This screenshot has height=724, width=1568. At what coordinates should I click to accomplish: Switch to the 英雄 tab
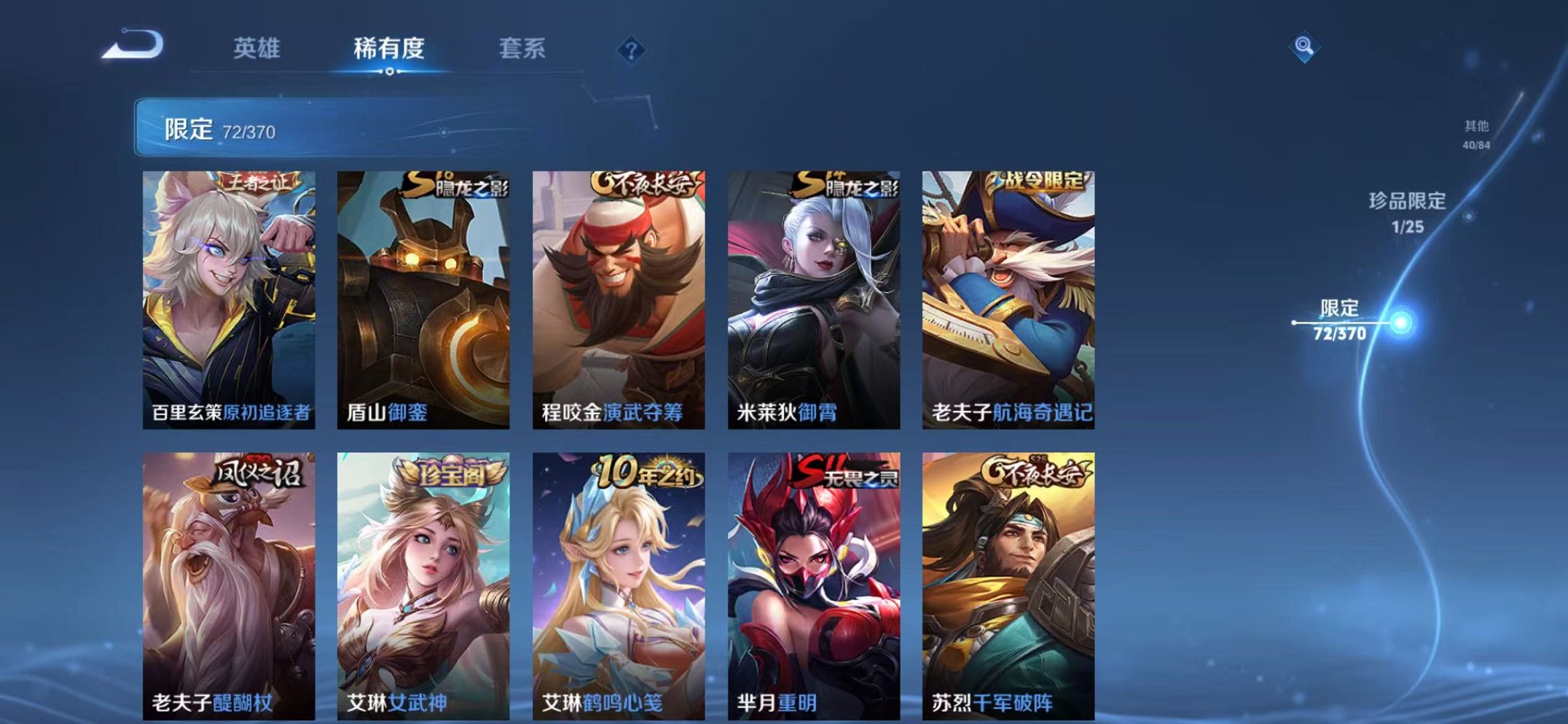point(259,48)
